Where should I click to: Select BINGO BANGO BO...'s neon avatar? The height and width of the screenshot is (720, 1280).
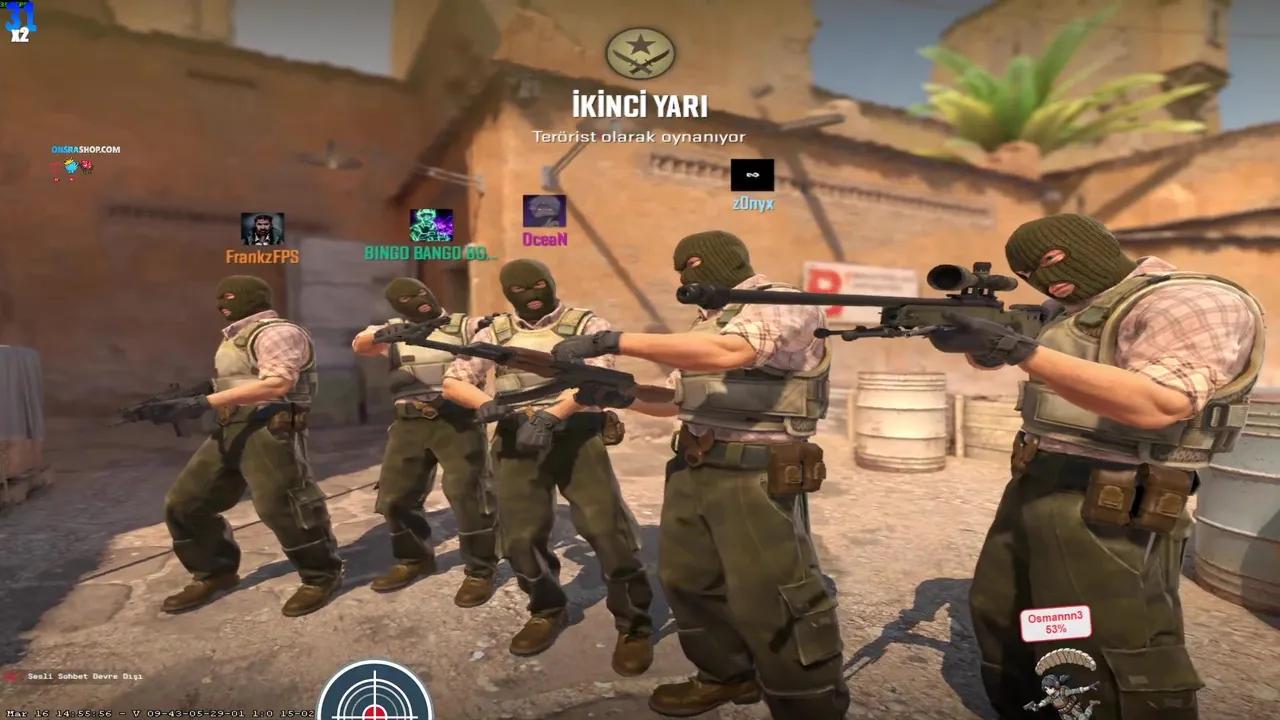430,222
